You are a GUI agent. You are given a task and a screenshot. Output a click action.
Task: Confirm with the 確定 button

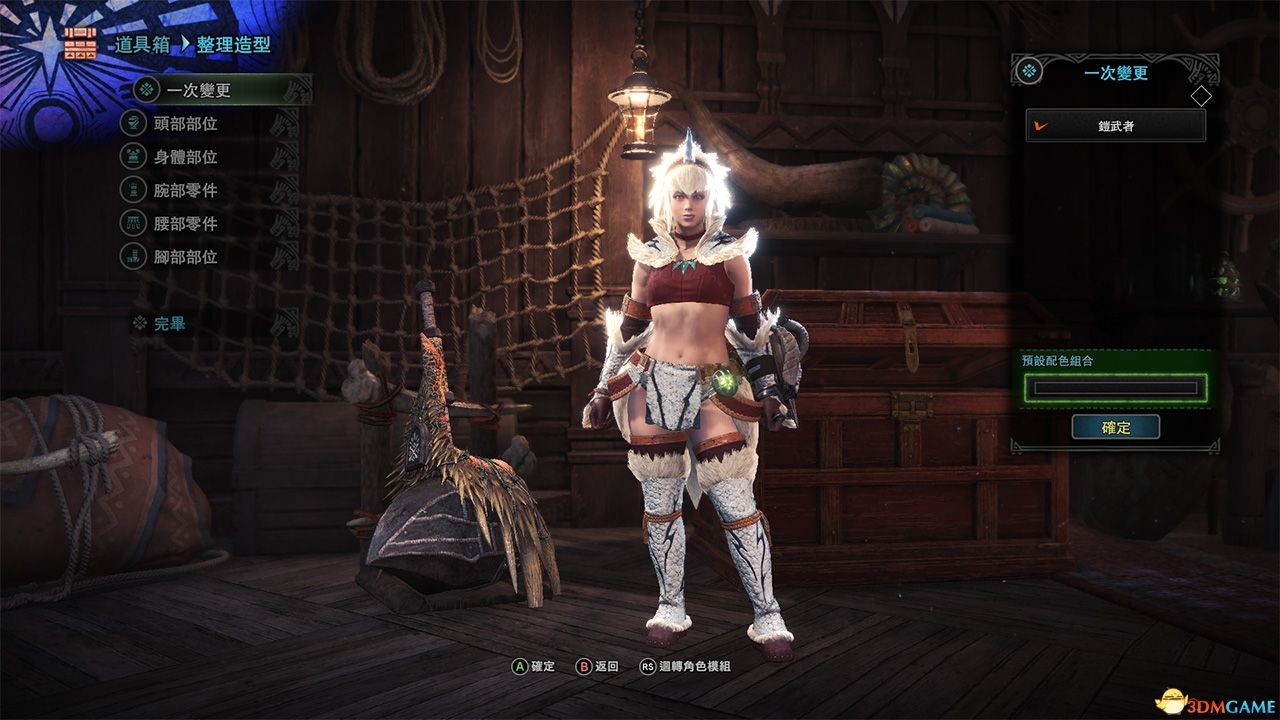tap(1115, 427)
